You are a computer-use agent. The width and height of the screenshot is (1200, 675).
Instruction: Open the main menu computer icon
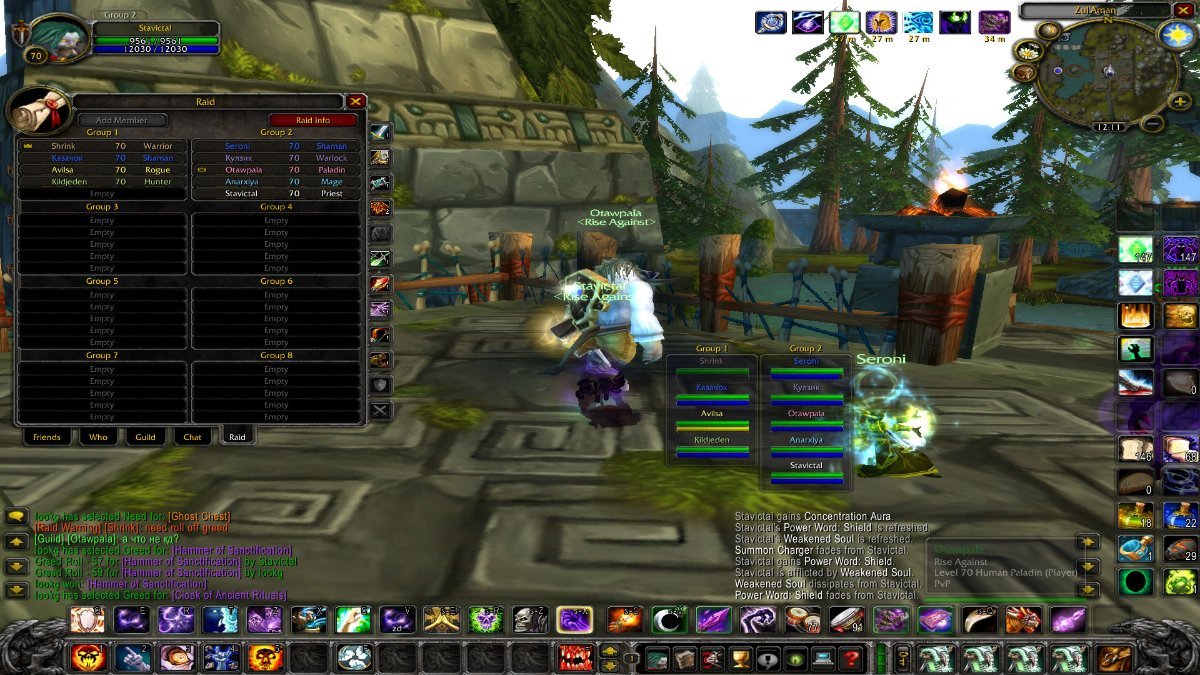pos(823,658)
